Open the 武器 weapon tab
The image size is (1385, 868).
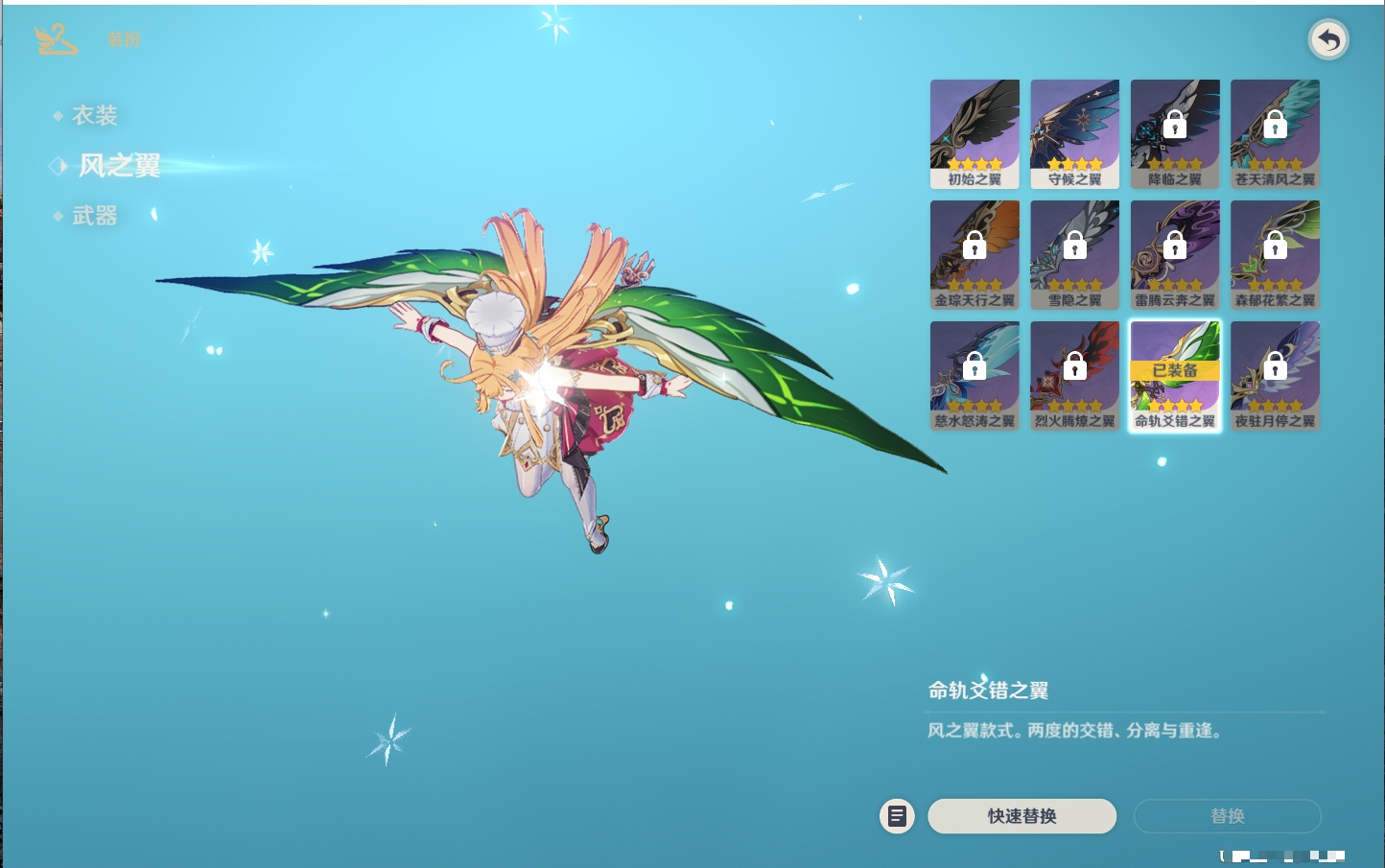click(x=94, y=217)
